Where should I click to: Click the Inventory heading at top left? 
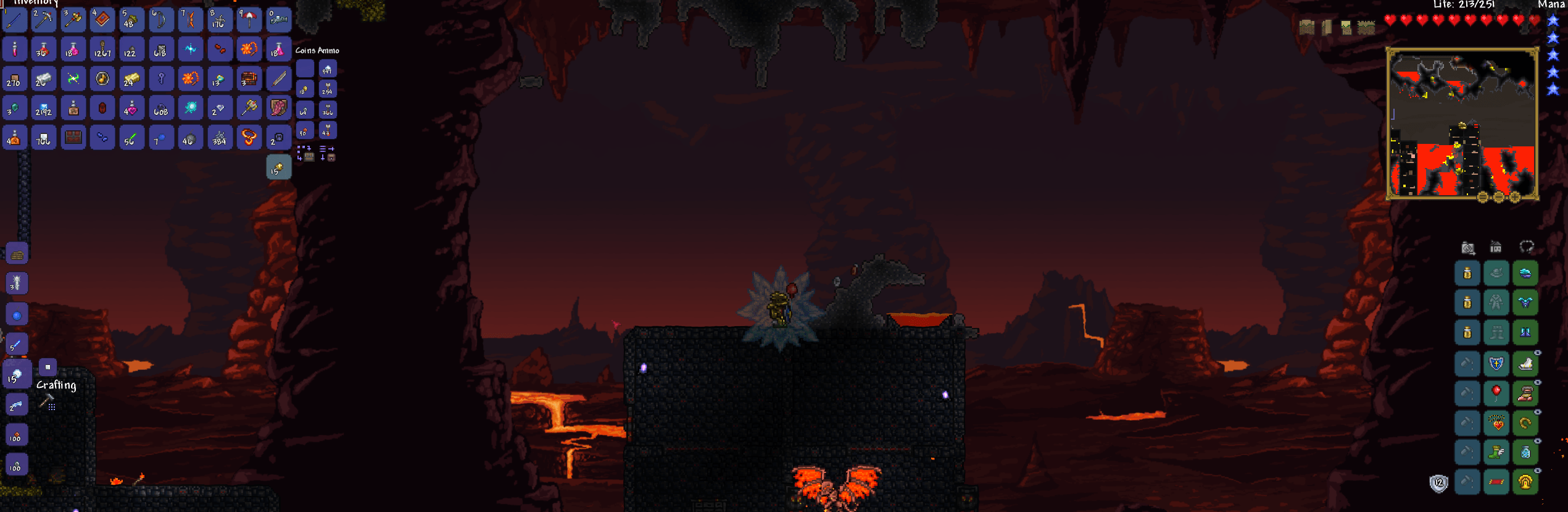click(x=34, y=3)
